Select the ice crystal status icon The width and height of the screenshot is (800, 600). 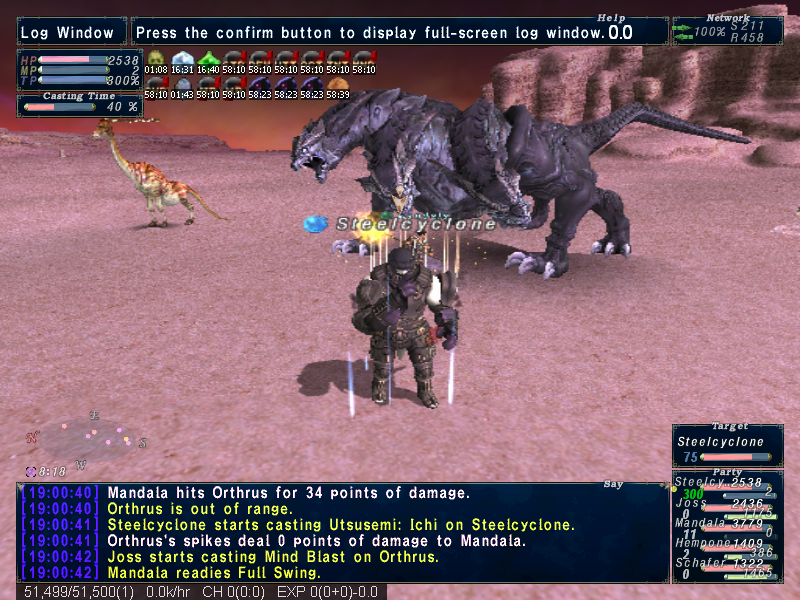182,58
